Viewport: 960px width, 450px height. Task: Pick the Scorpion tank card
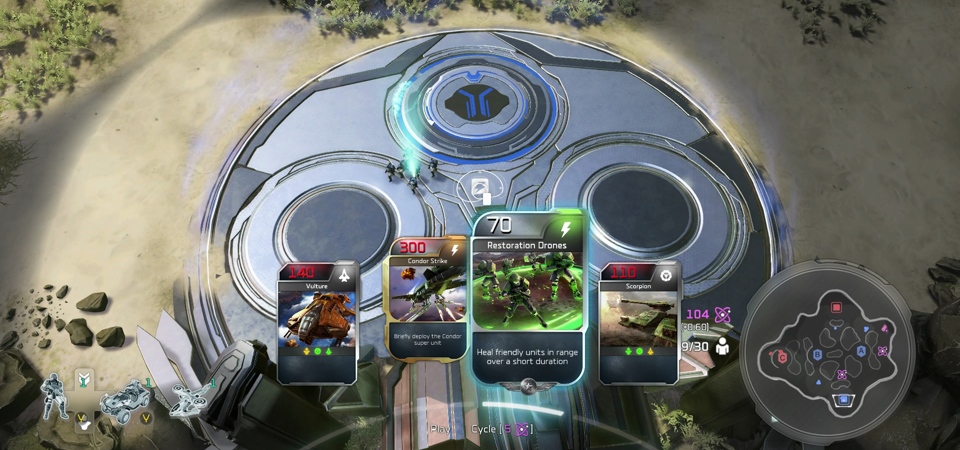(x=639, y=322)
